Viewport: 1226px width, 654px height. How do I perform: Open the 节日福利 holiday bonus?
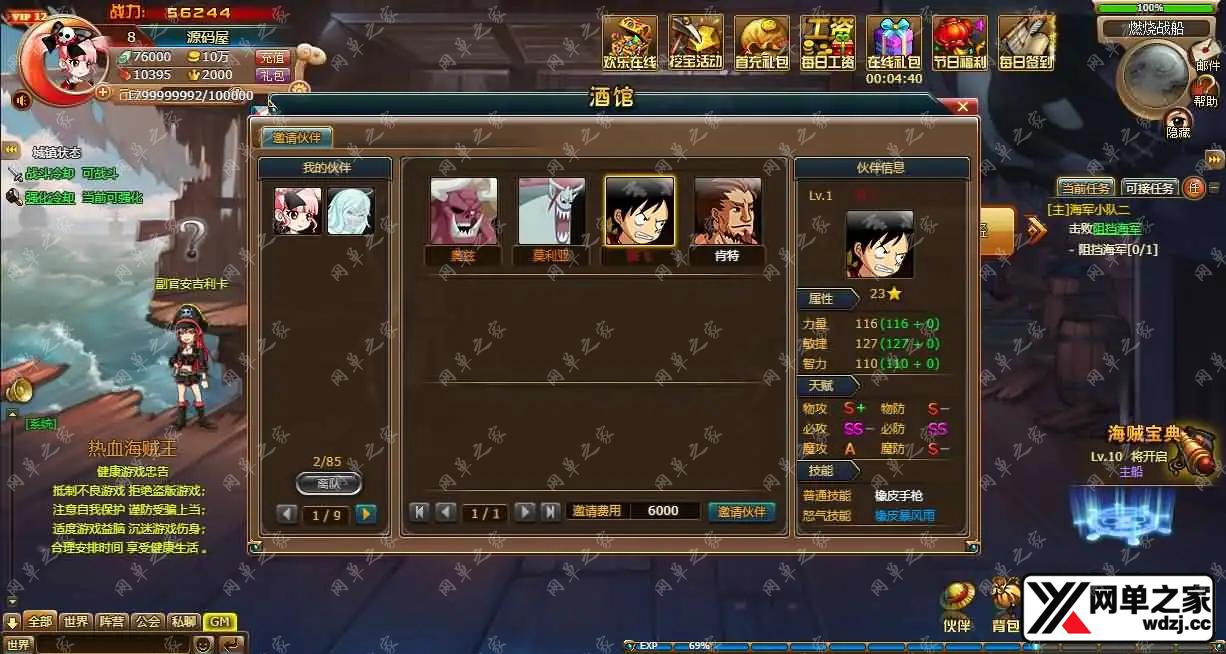tap(959, 43)
